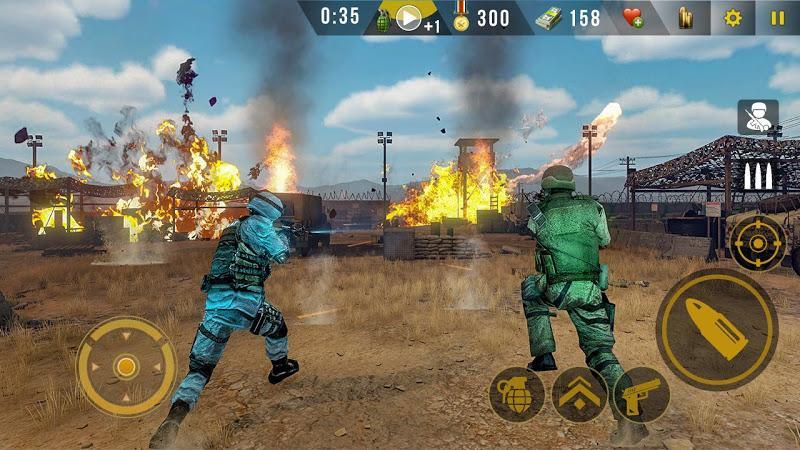The height and width of the screenshot is (450, 800).
Task: Tap the heart with plus health icon
Action: (634, 18)
